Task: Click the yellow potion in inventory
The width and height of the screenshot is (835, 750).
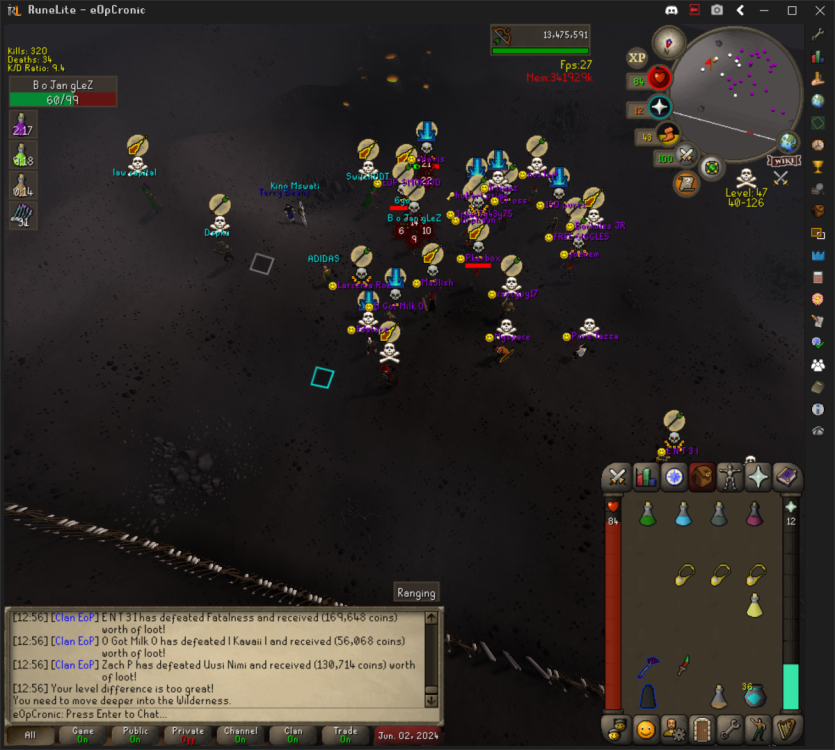Action: 755,605
